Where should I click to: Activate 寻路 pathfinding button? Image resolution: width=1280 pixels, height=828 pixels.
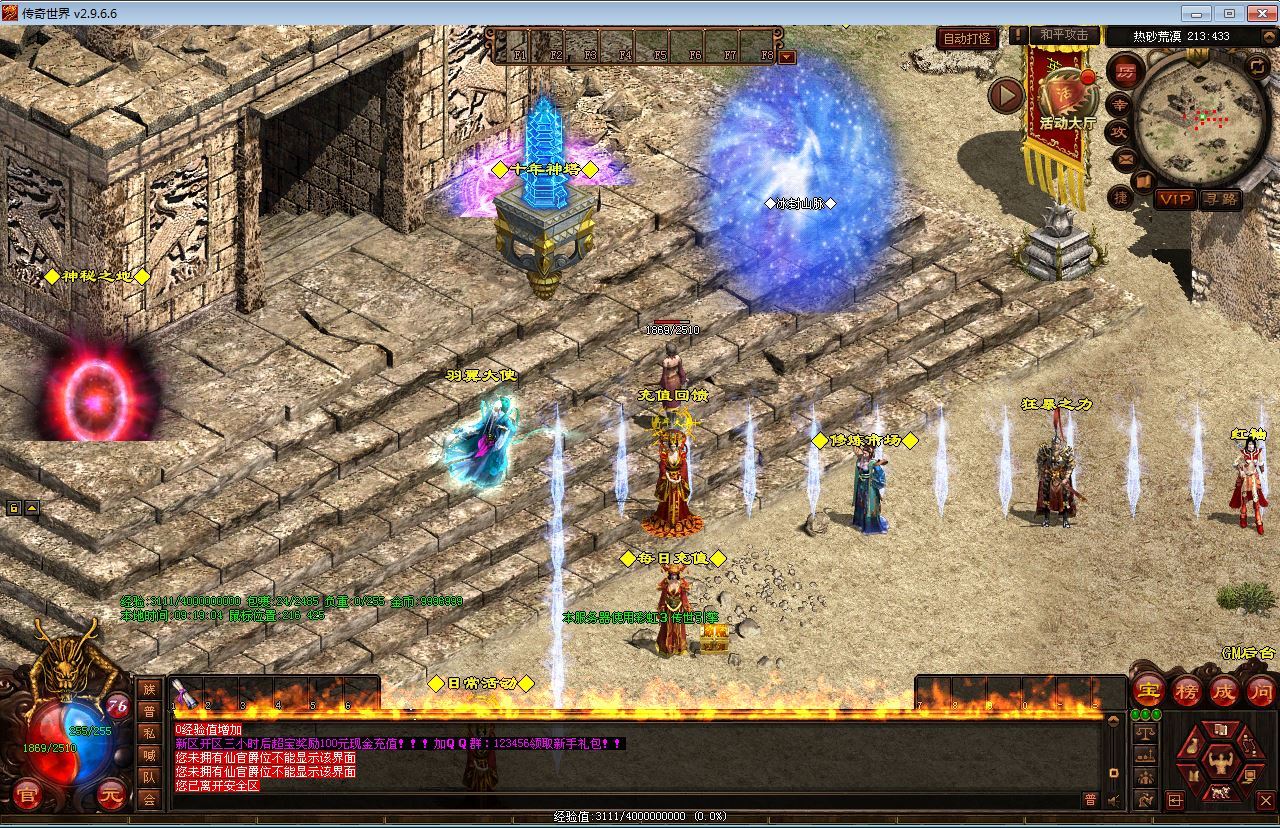1220,199
